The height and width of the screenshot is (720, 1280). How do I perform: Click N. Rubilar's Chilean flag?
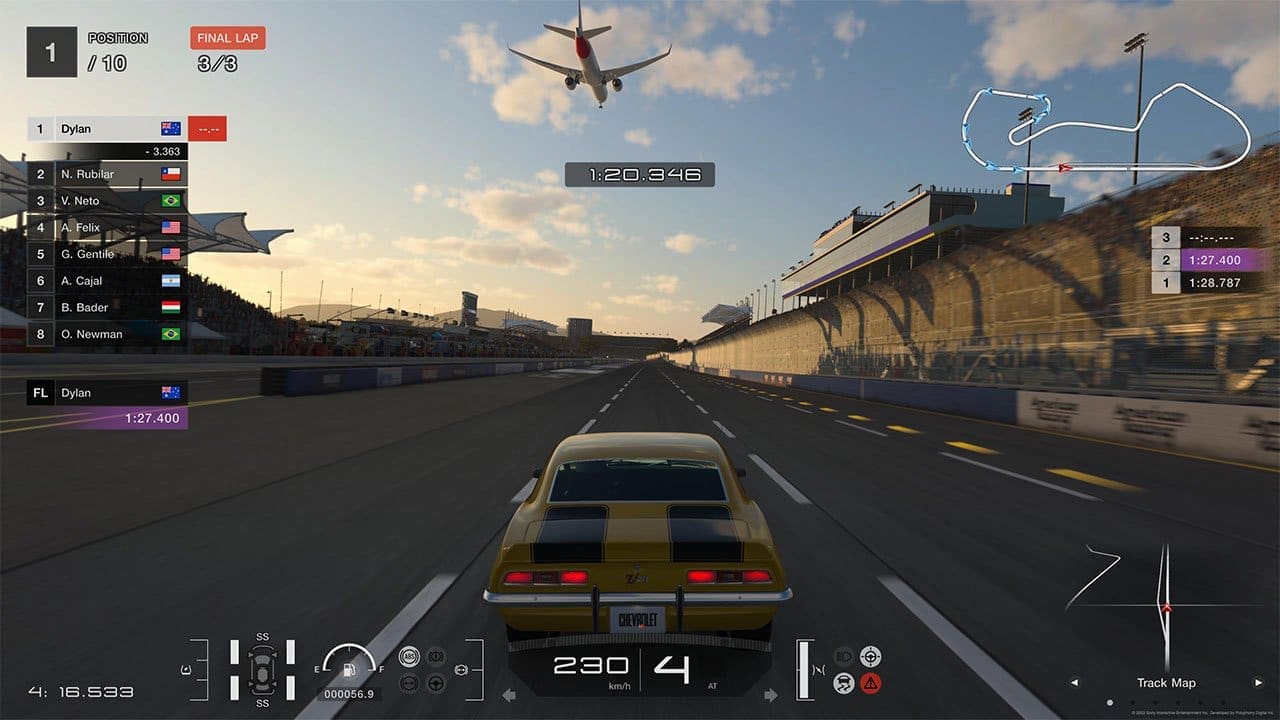click(x=170, y=173)
